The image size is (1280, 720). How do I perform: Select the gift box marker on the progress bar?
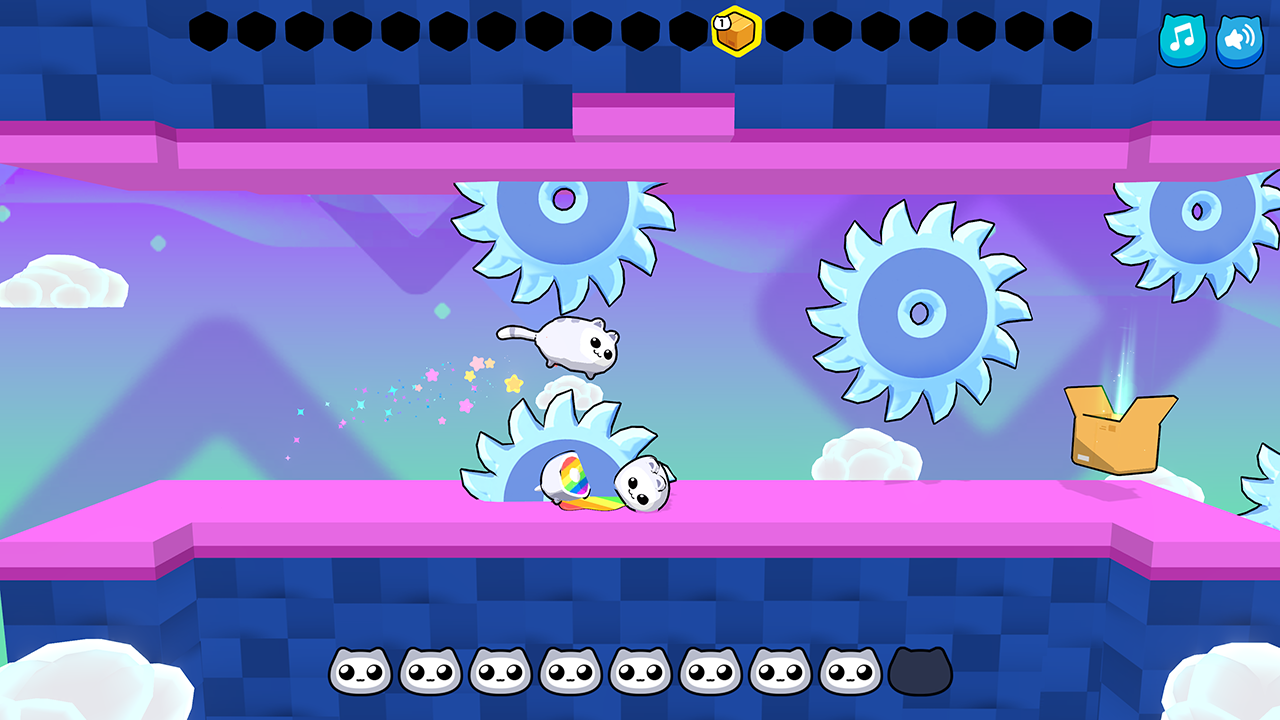(736, 32)
